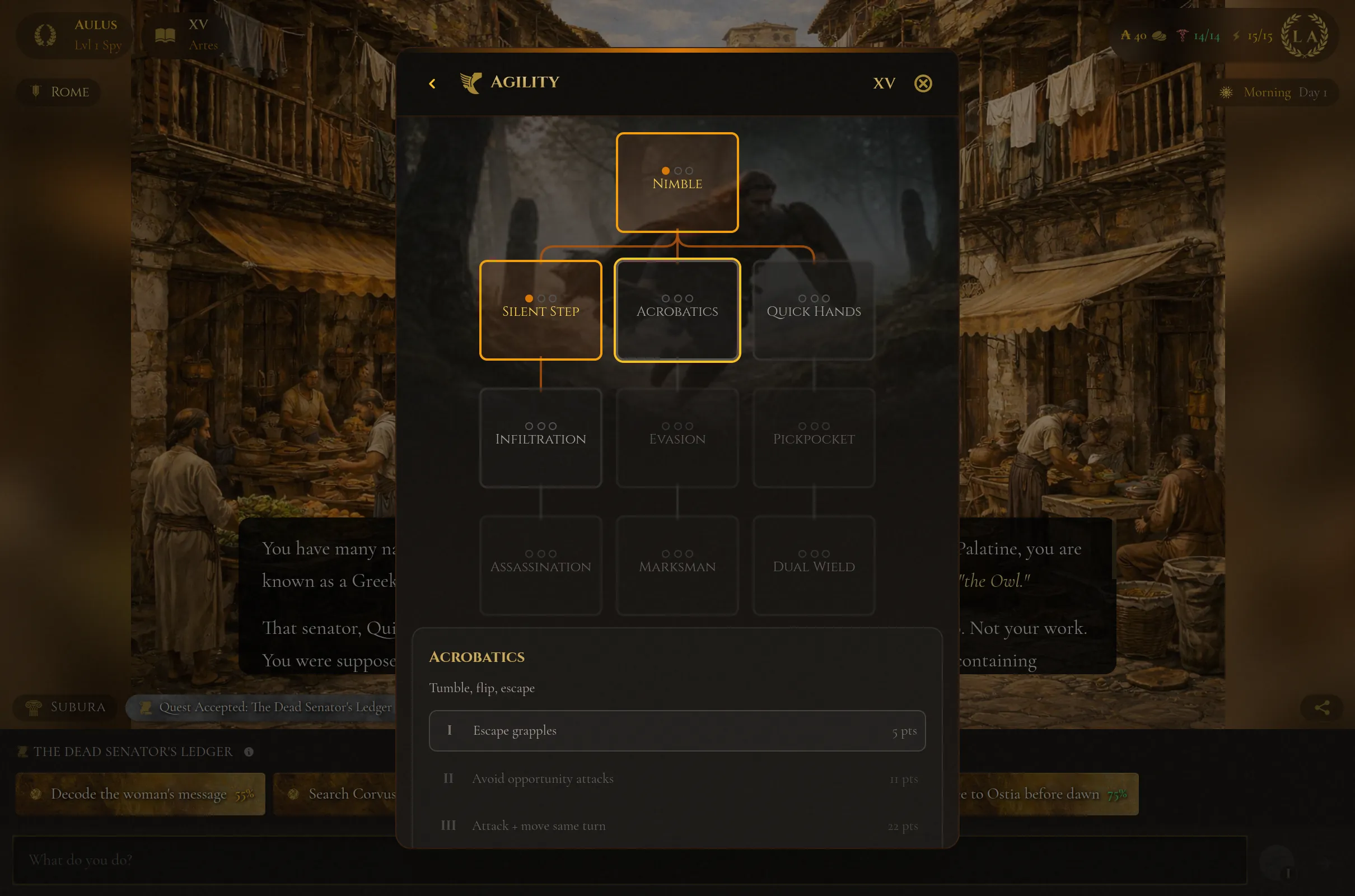1355x896 pixels.
Task: Expand Quick Hands skill details
Action: pos(814,310)
